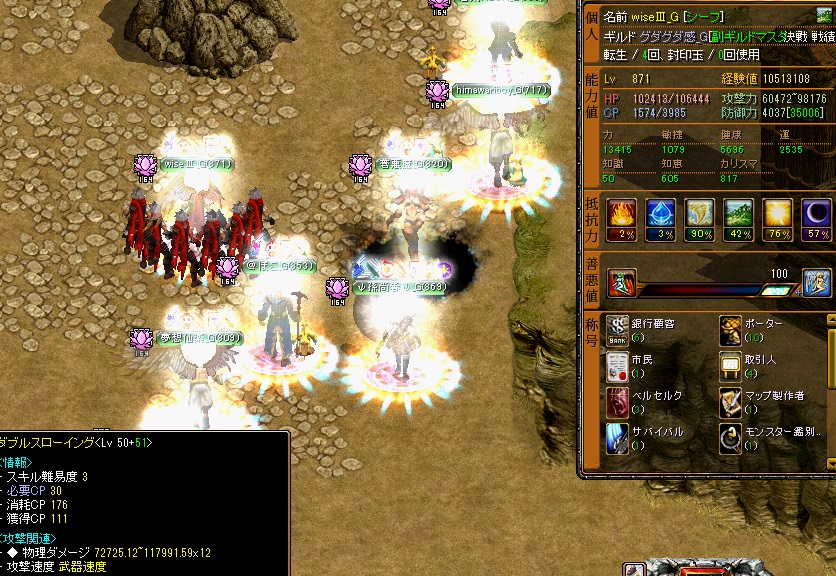Choose the 市民 citizen title

618,364
